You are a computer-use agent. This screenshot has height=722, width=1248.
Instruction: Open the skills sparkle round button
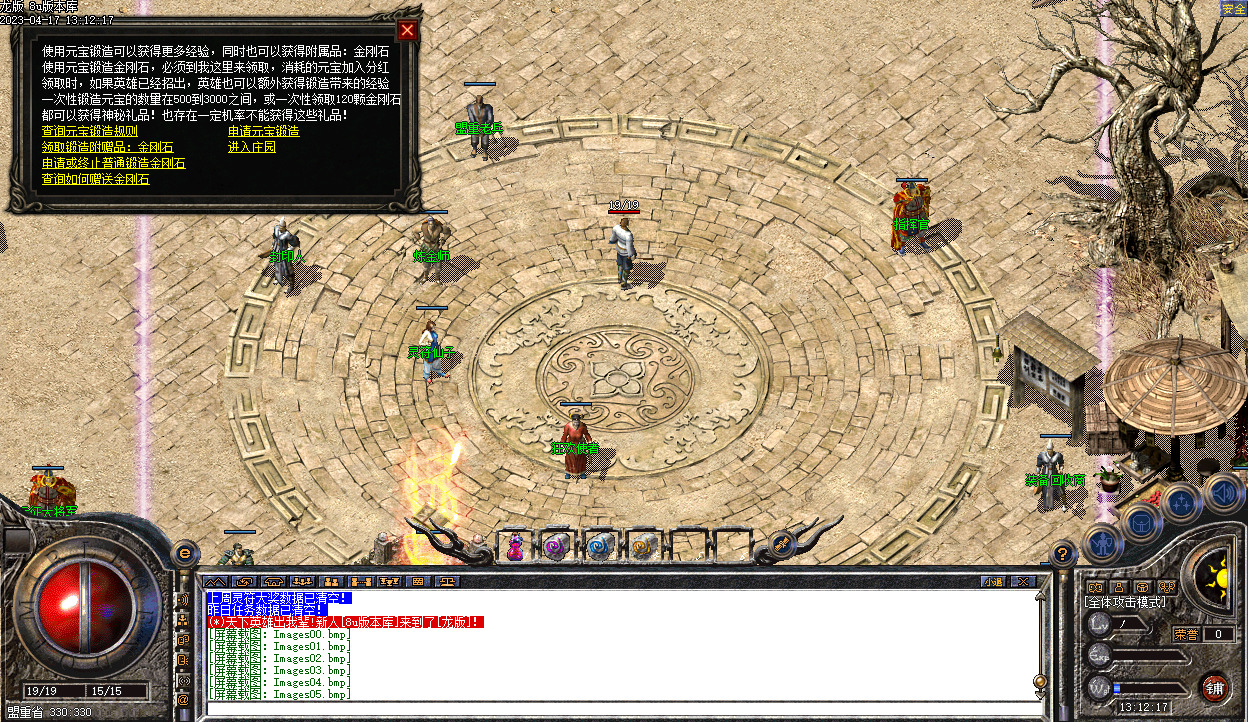(1181, 502)
